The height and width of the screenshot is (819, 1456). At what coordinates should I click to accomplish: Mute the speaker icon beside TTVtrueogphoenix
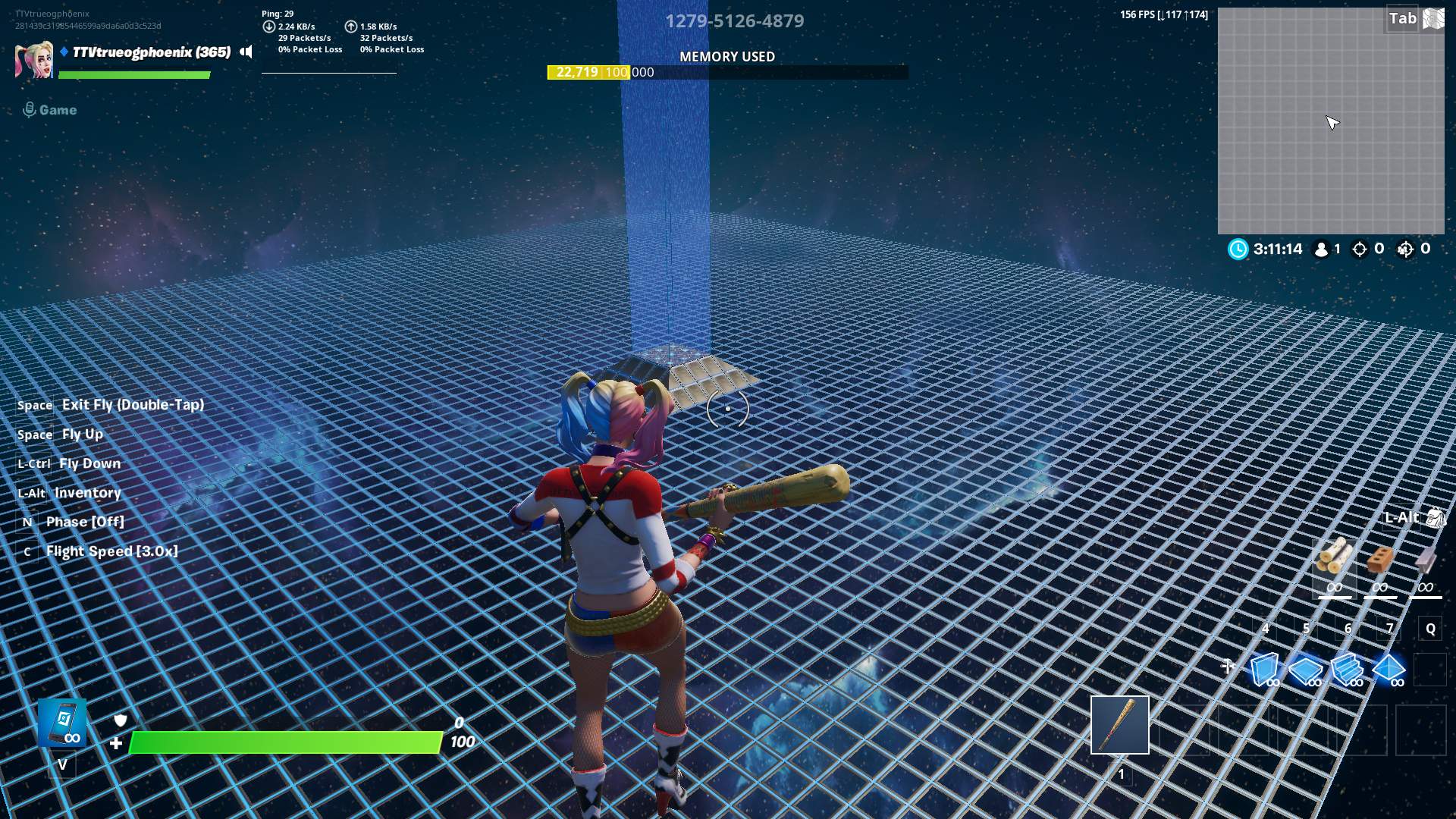[247, 52]
